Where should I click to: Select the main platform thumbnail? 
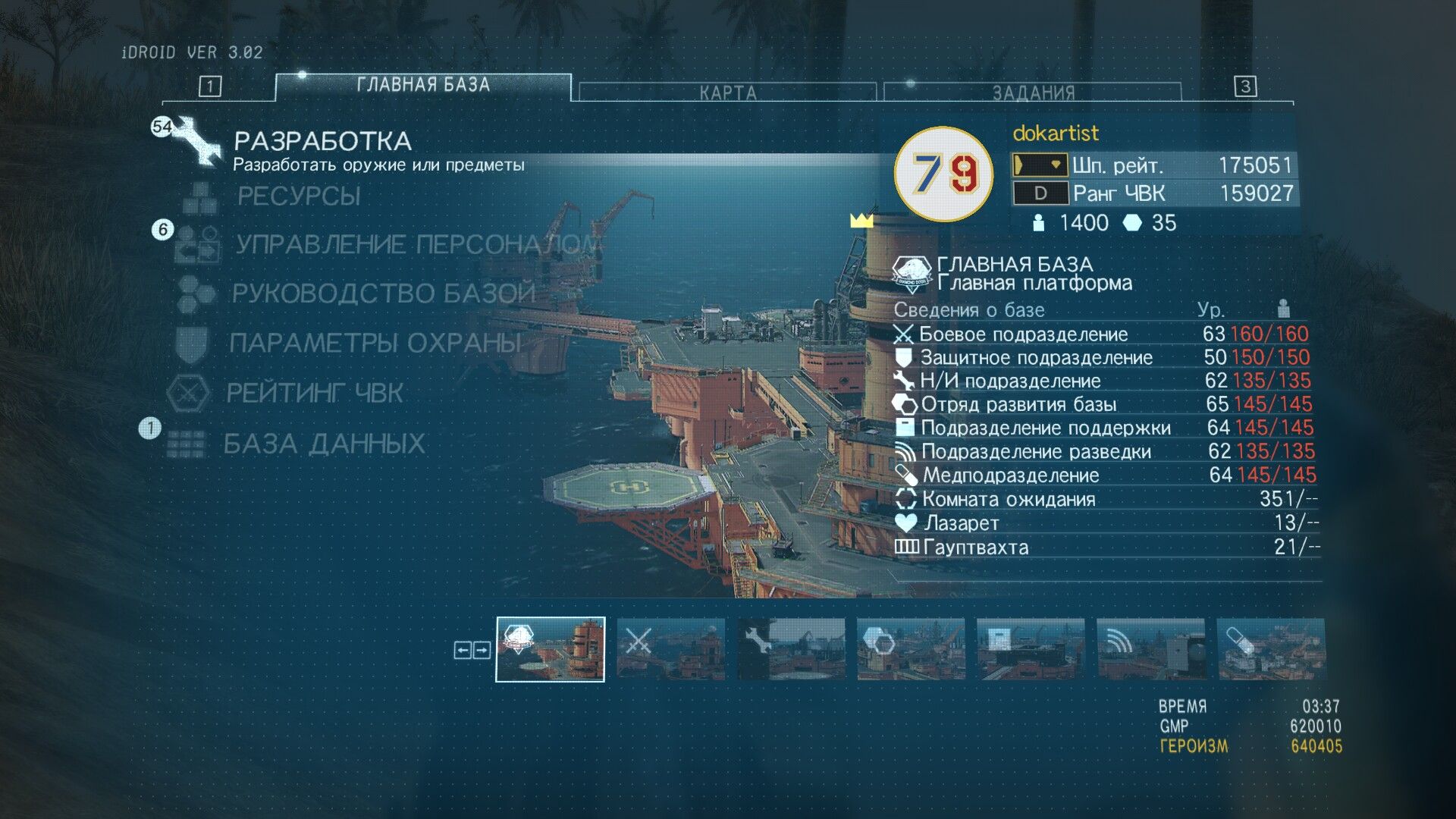[x=551, y=649]
